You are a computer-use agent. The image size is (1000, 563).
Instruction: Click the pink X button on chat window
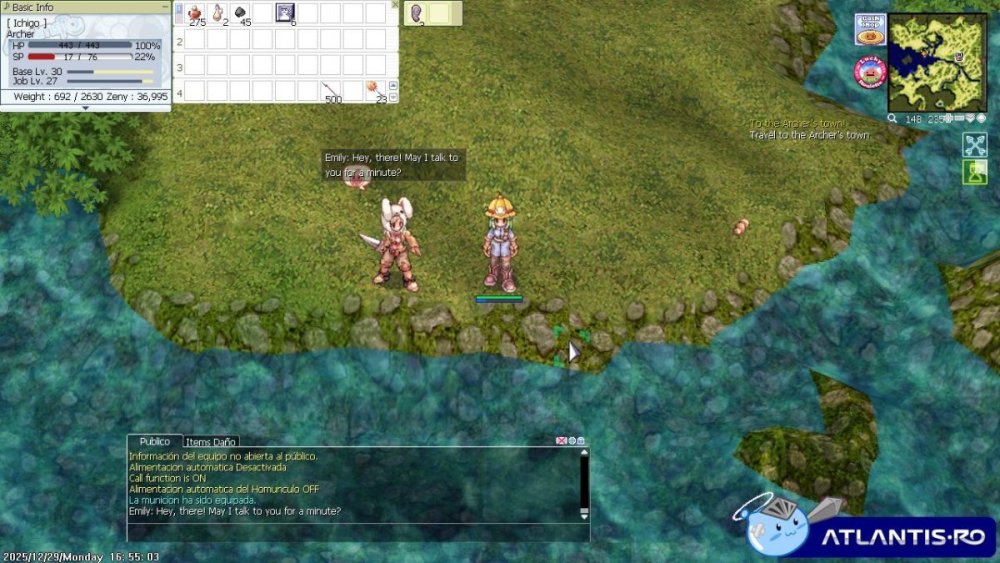click(561, 441)
